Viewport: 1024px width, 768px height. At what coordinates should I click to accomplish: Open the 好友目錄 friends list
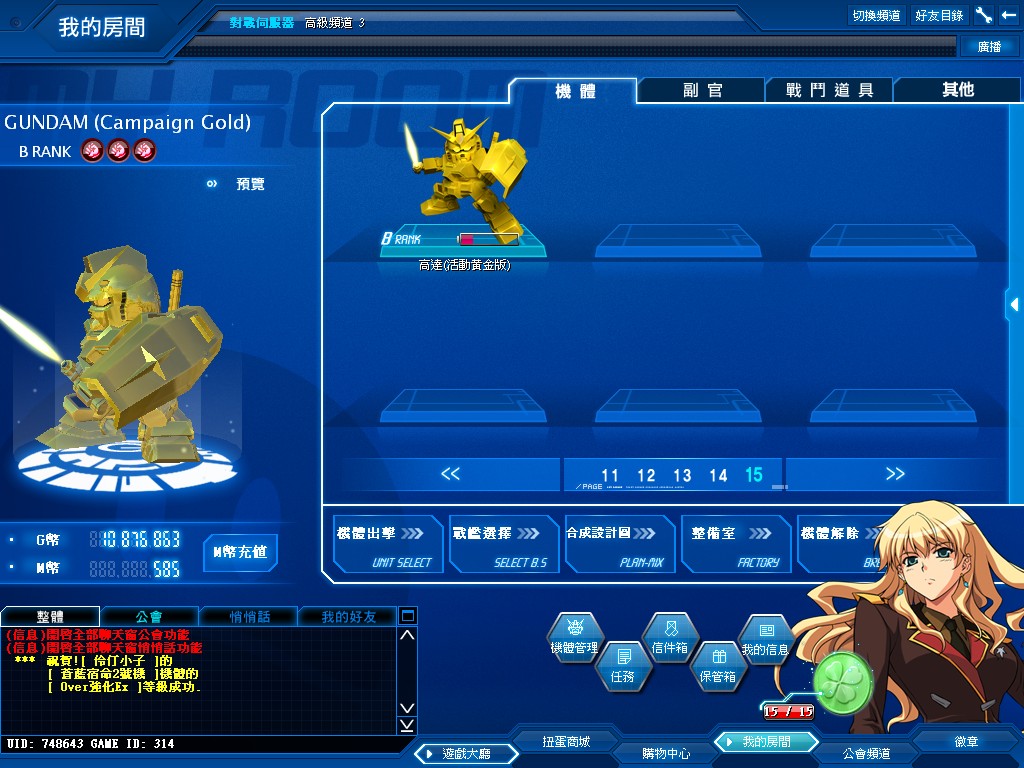coord(939,16)
